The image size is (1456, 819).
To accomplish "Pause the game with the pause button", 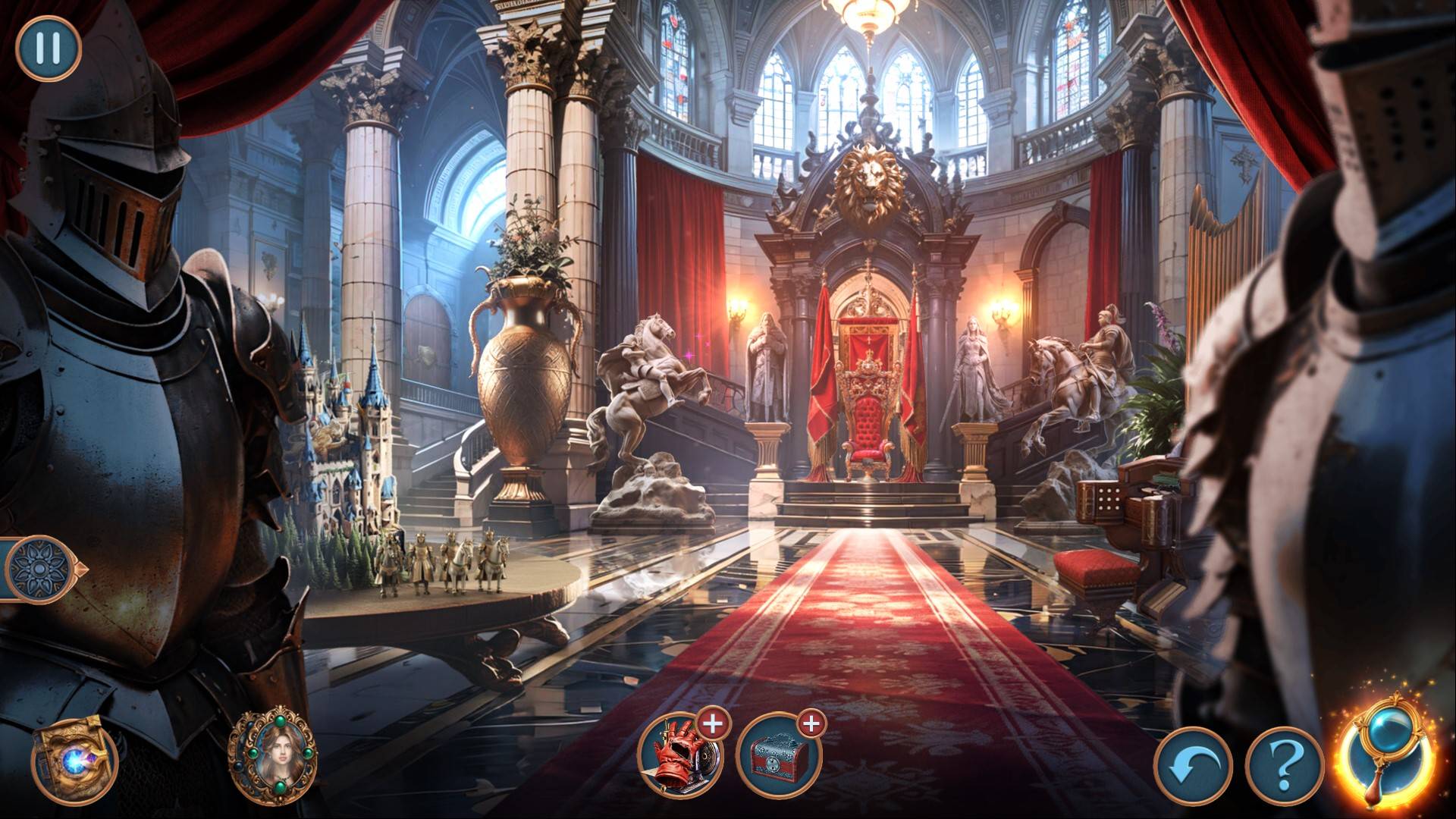I will tap(49, 48).
